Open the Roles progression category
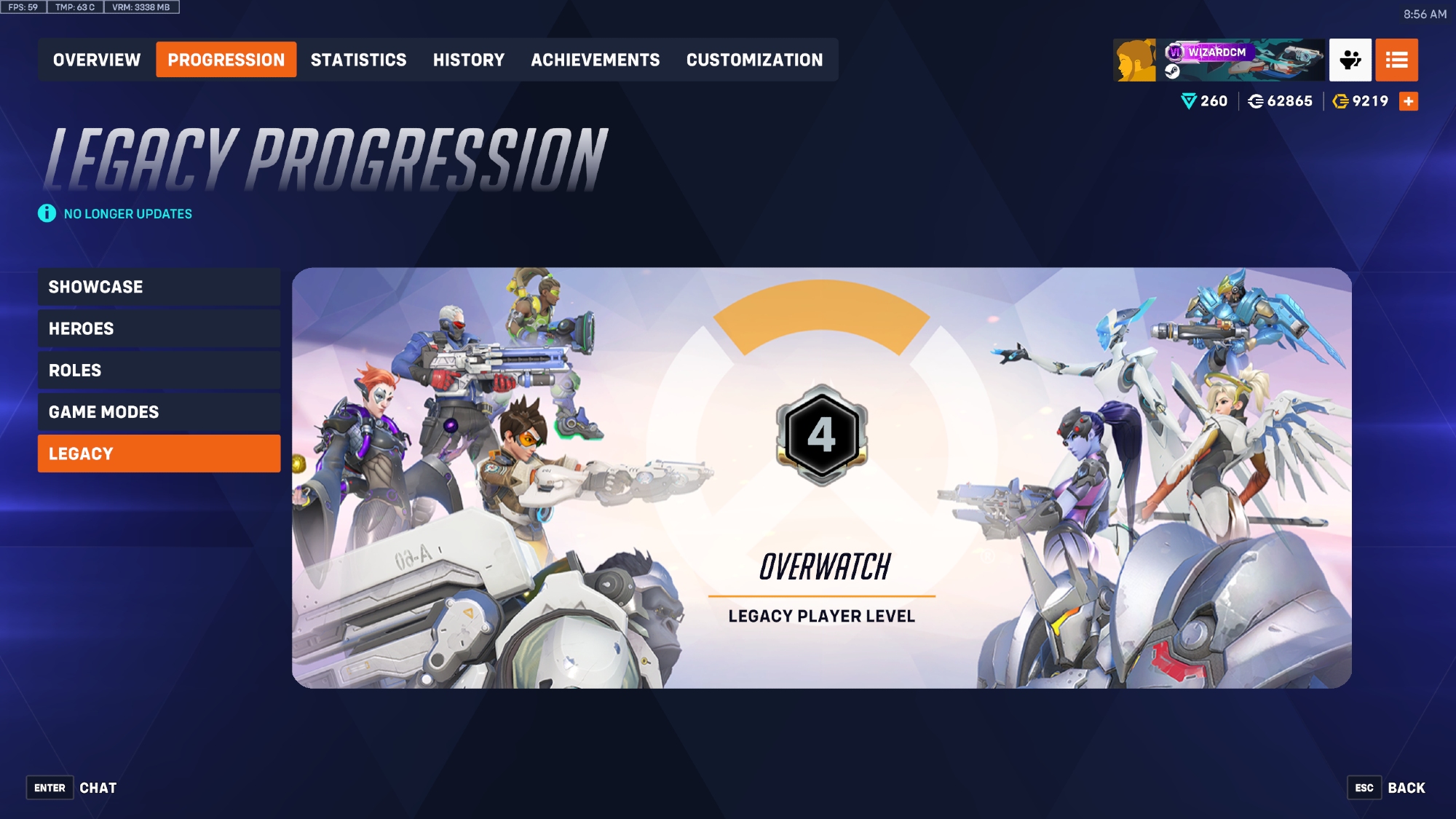Image resolution: width=1456 pixels, height=819 pixels. [159, 370]
